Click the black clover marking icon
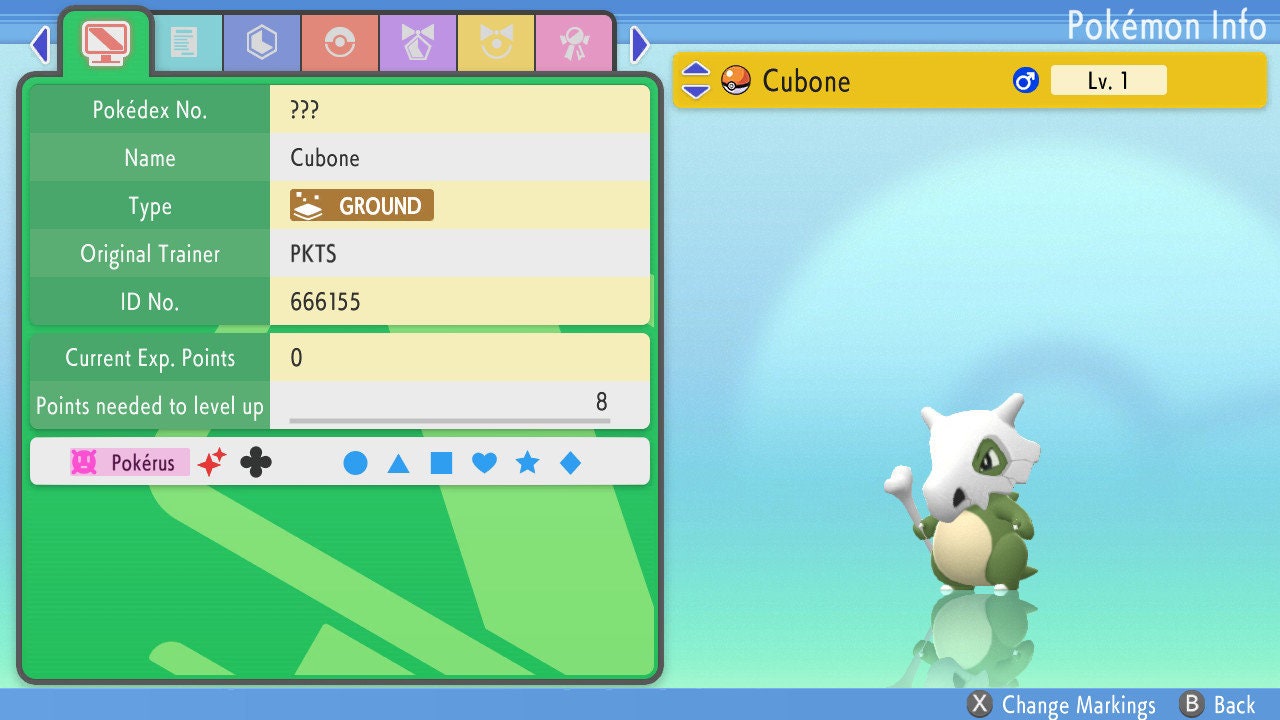The width and height of the screenshot is (1280, 720). (x=257, y=462)
